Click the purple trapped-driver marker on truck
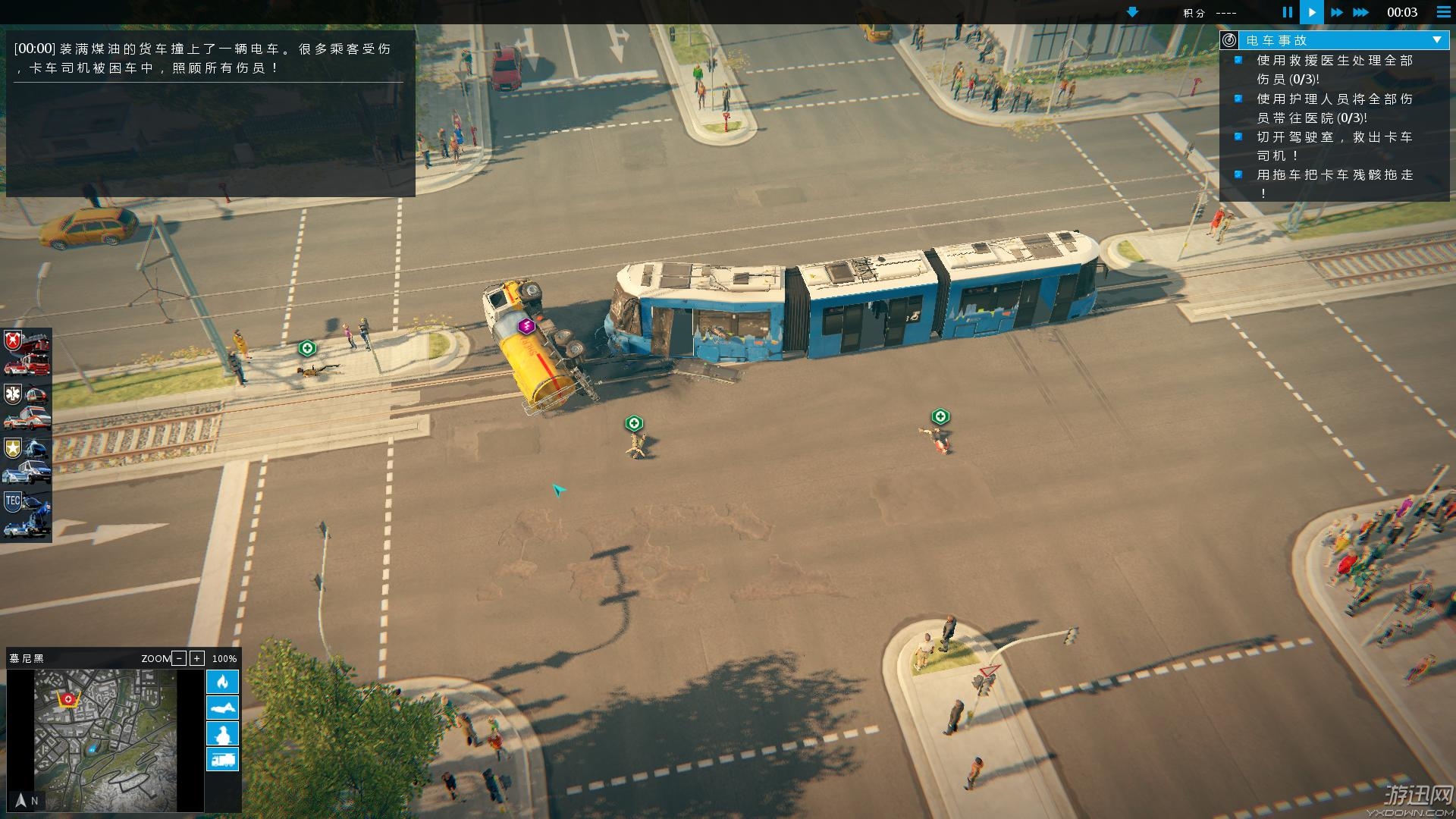 [x=526, y=326]
